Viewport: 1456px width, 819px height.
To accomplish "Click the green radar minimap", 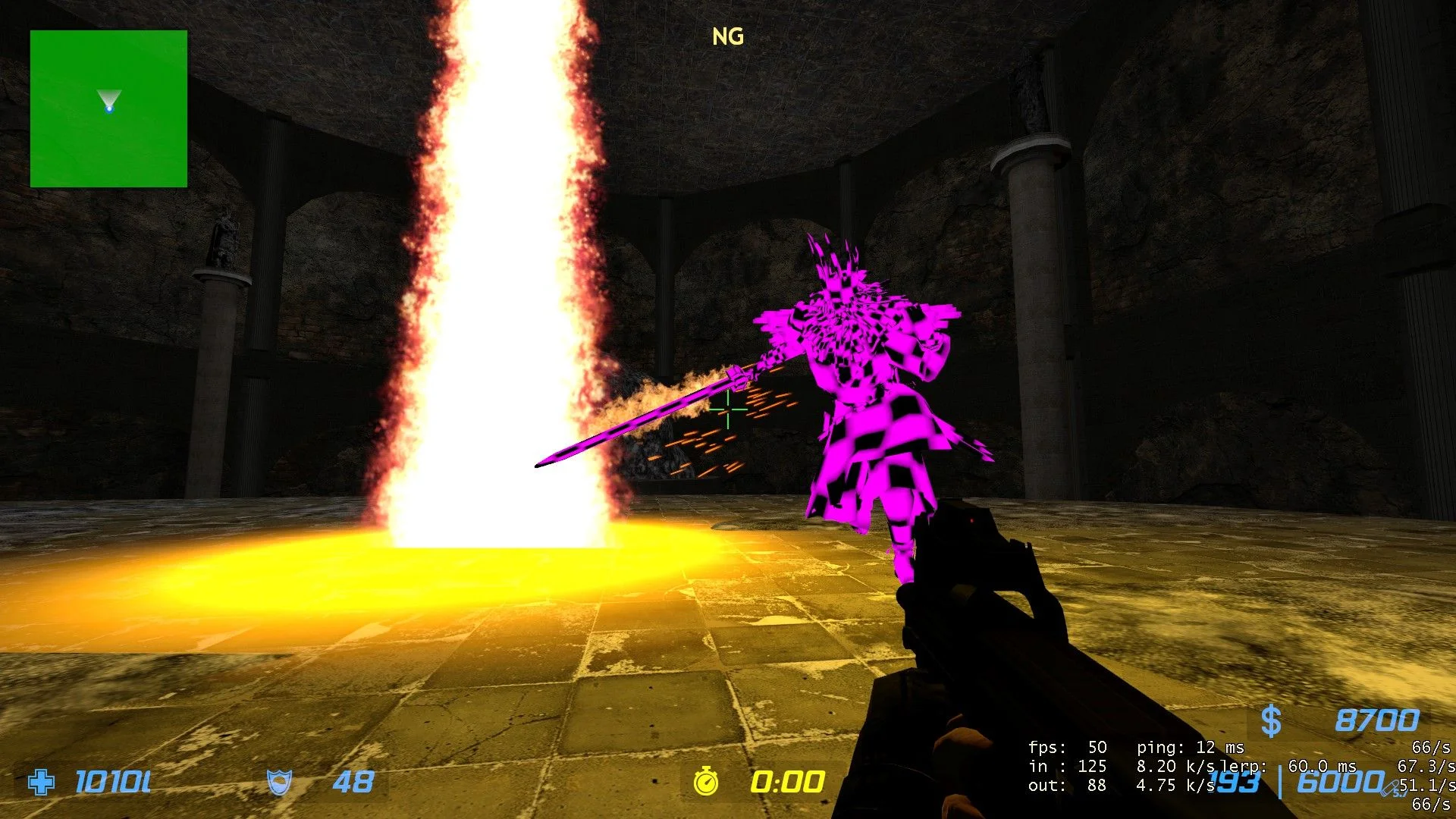I will [x=108, y=108].
